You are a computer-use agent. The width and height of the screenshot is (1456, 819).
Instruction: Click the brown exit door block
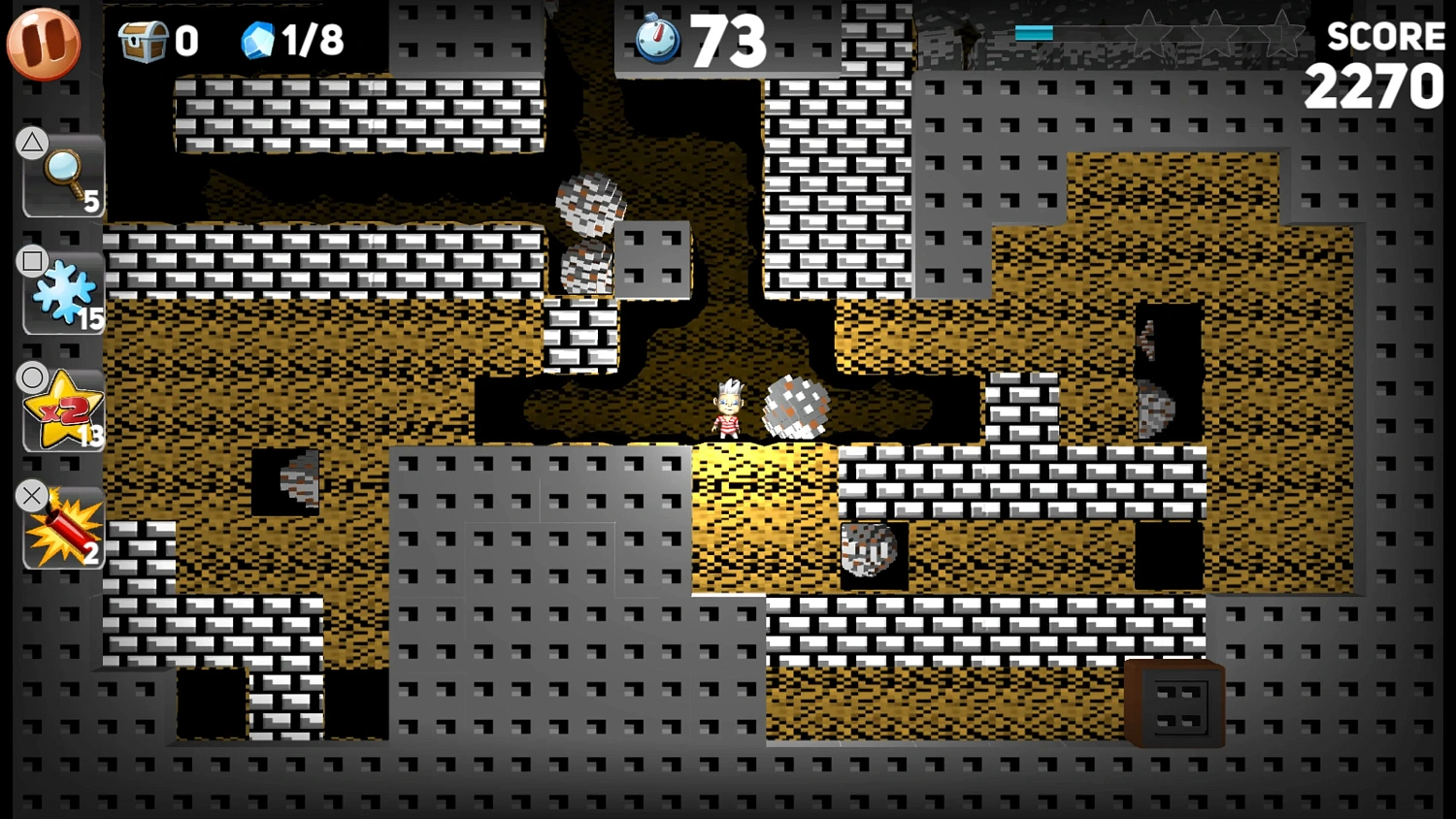pyautogui.click(x=1175, y=704)
